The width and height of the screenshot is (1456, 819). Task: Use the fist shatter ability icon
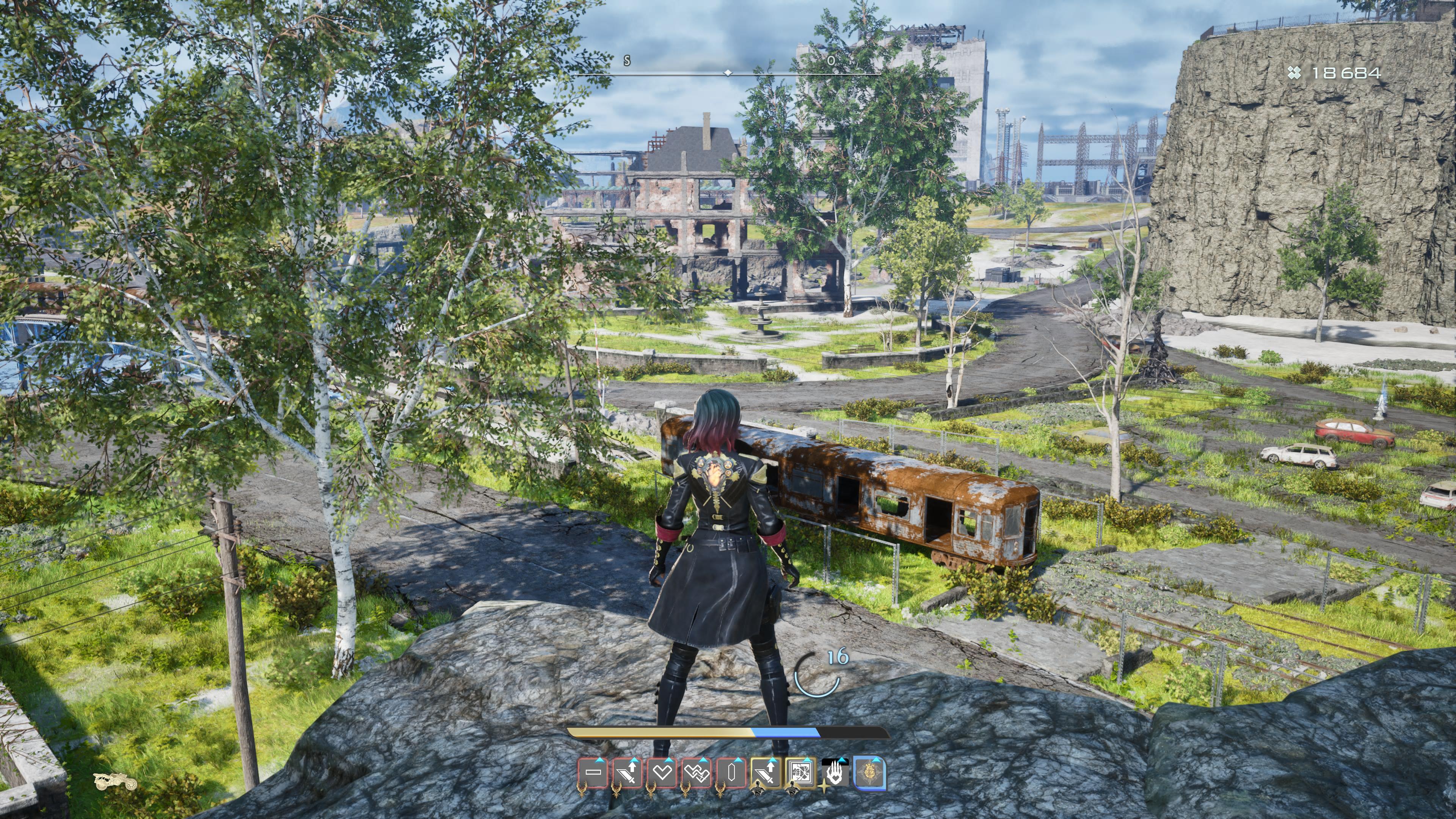[800, 772]
